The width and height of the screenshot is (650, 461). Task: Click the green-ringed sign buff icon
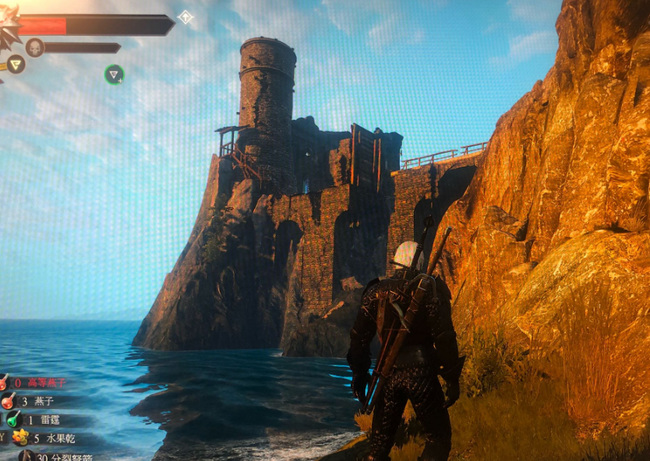click(115, 73)
